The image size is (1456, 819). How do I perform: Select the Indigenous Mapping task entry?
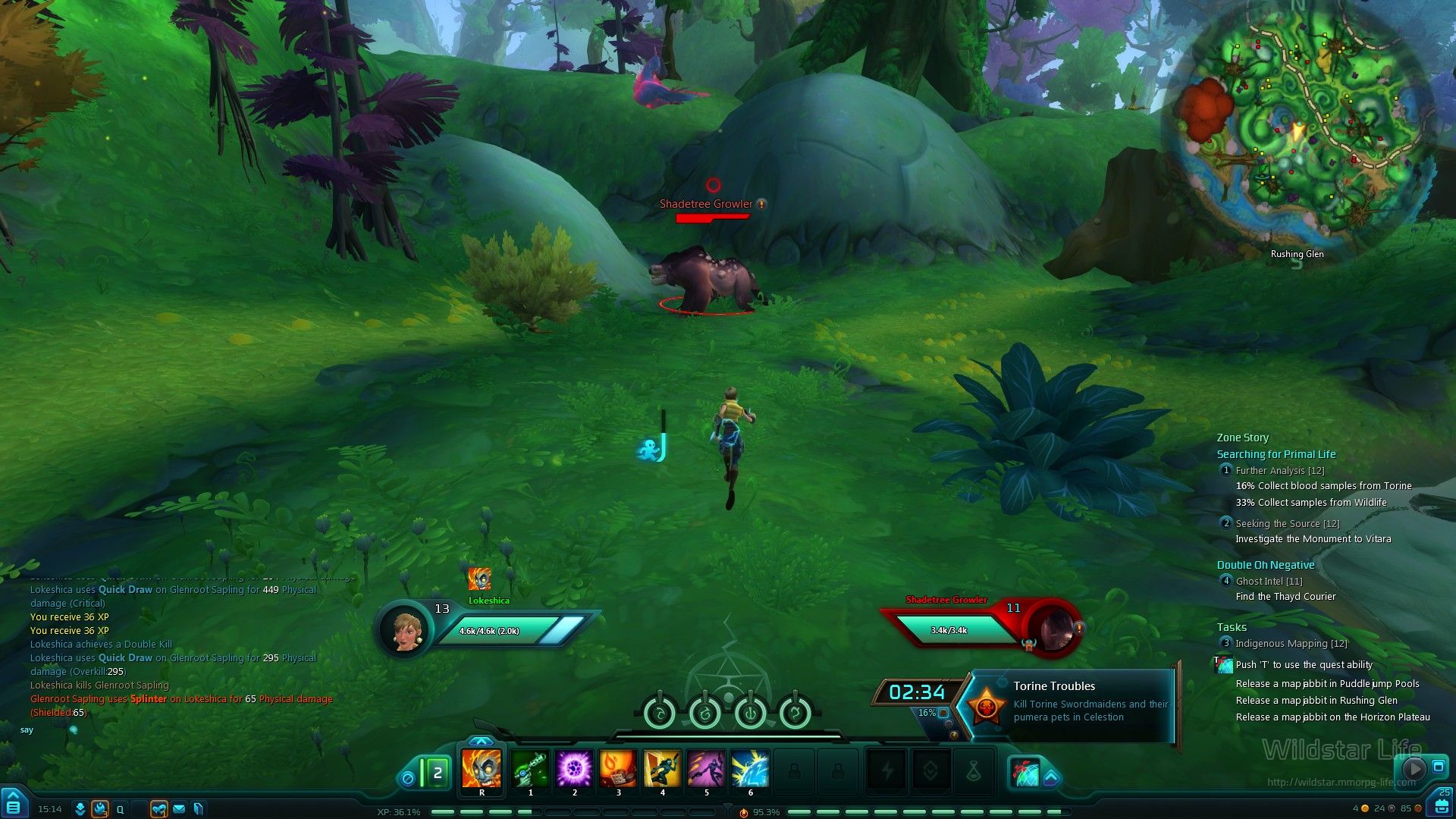pyautogui.click(x=1291, y=644)
